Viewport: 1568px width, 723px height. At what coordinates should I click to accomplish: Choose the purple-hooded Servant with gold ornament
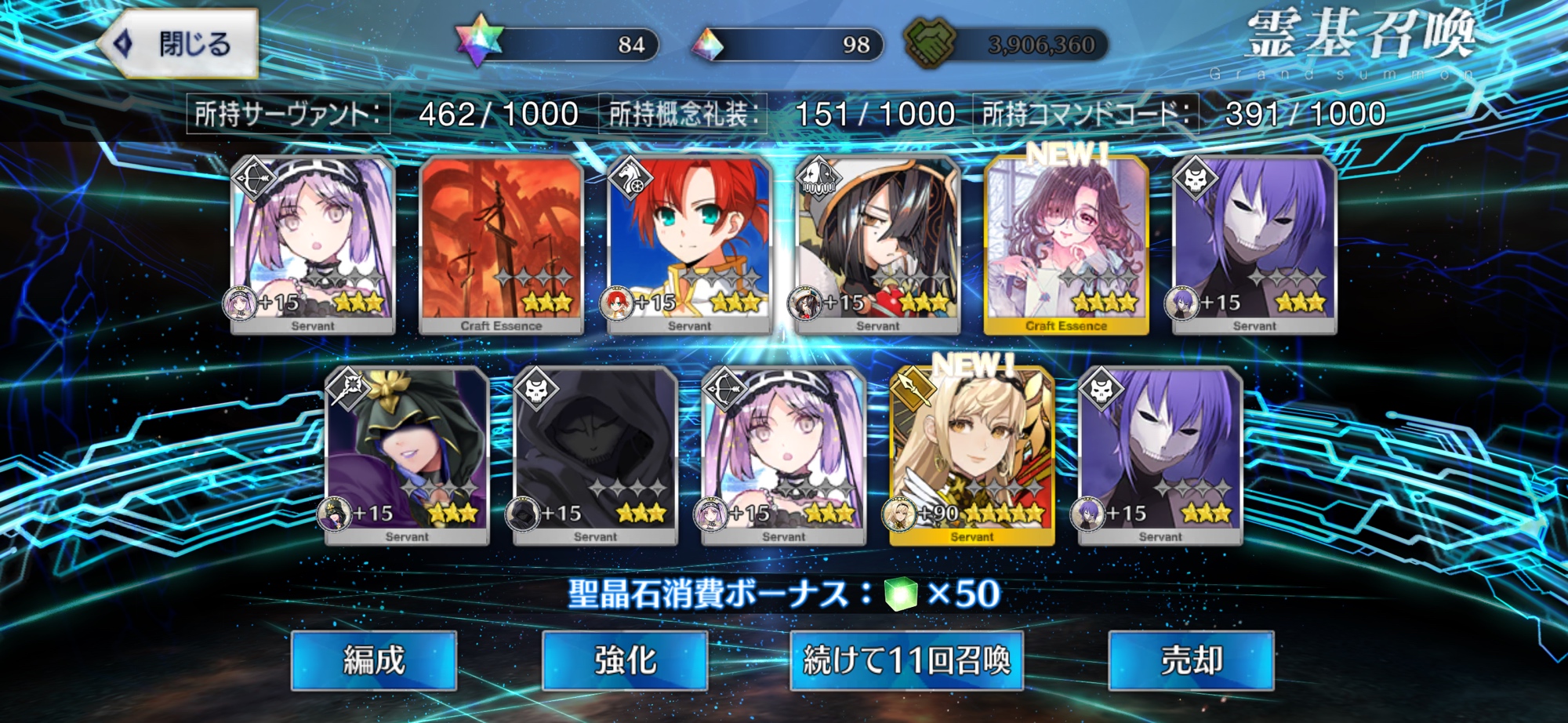(407, 456)
